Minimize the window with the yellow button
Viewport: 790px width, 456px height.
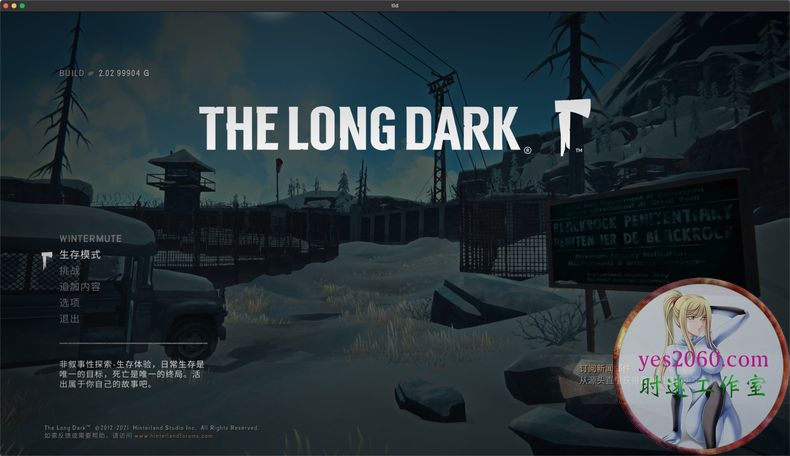[15, 6]
